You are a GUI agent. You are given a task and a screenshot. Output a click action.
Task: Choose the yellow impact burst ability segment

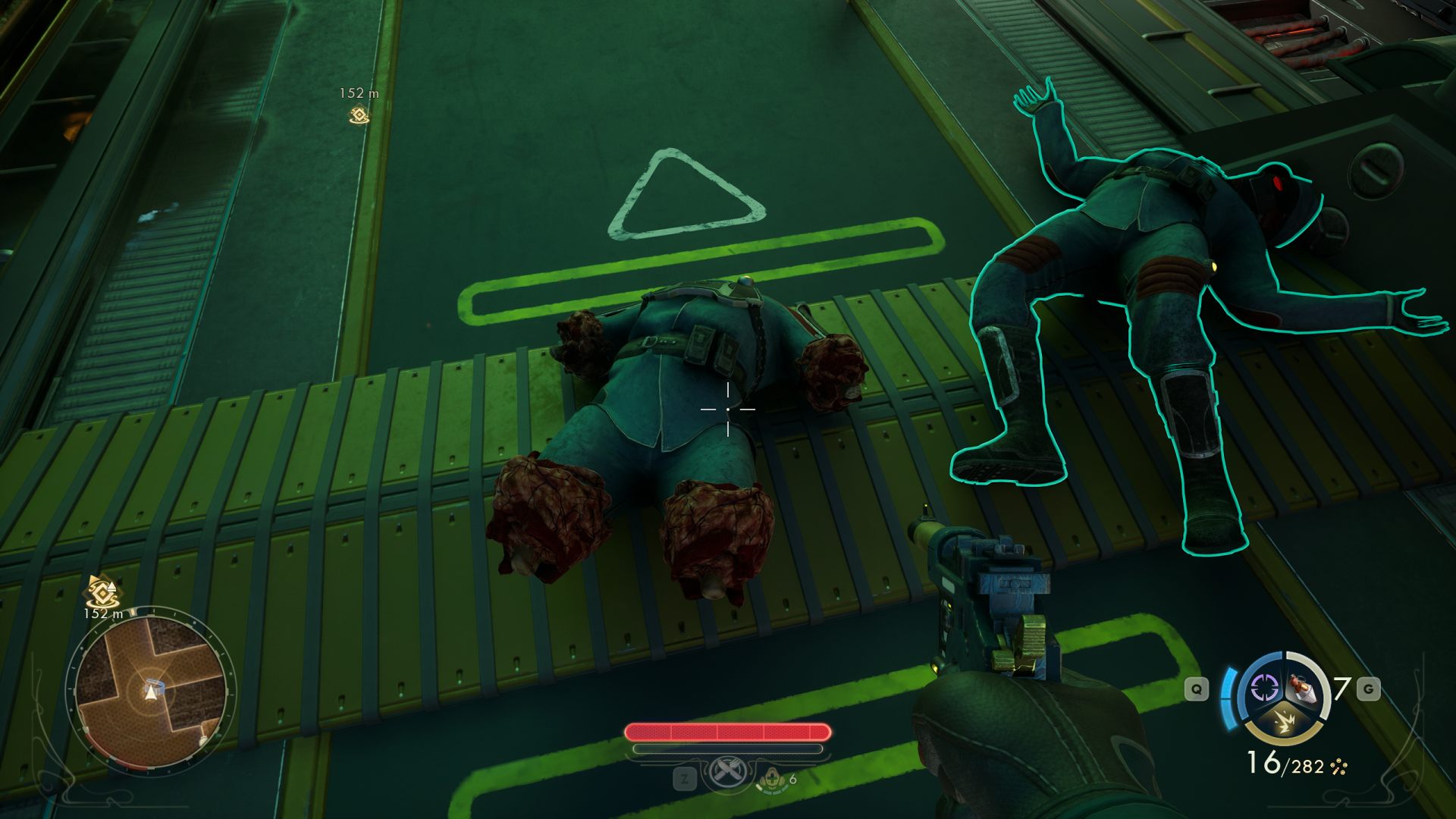point(1283,720)
